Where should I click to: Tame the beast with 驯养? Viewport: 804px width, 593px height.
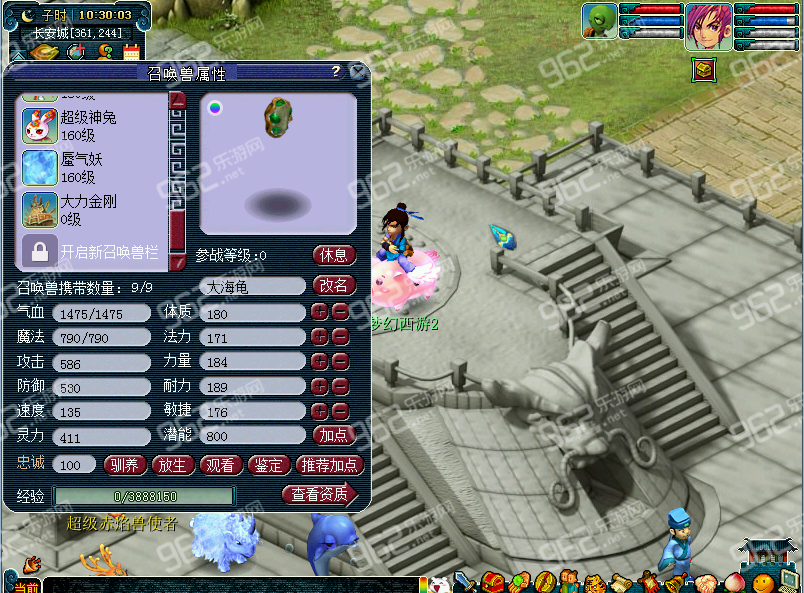click(124, 464)
